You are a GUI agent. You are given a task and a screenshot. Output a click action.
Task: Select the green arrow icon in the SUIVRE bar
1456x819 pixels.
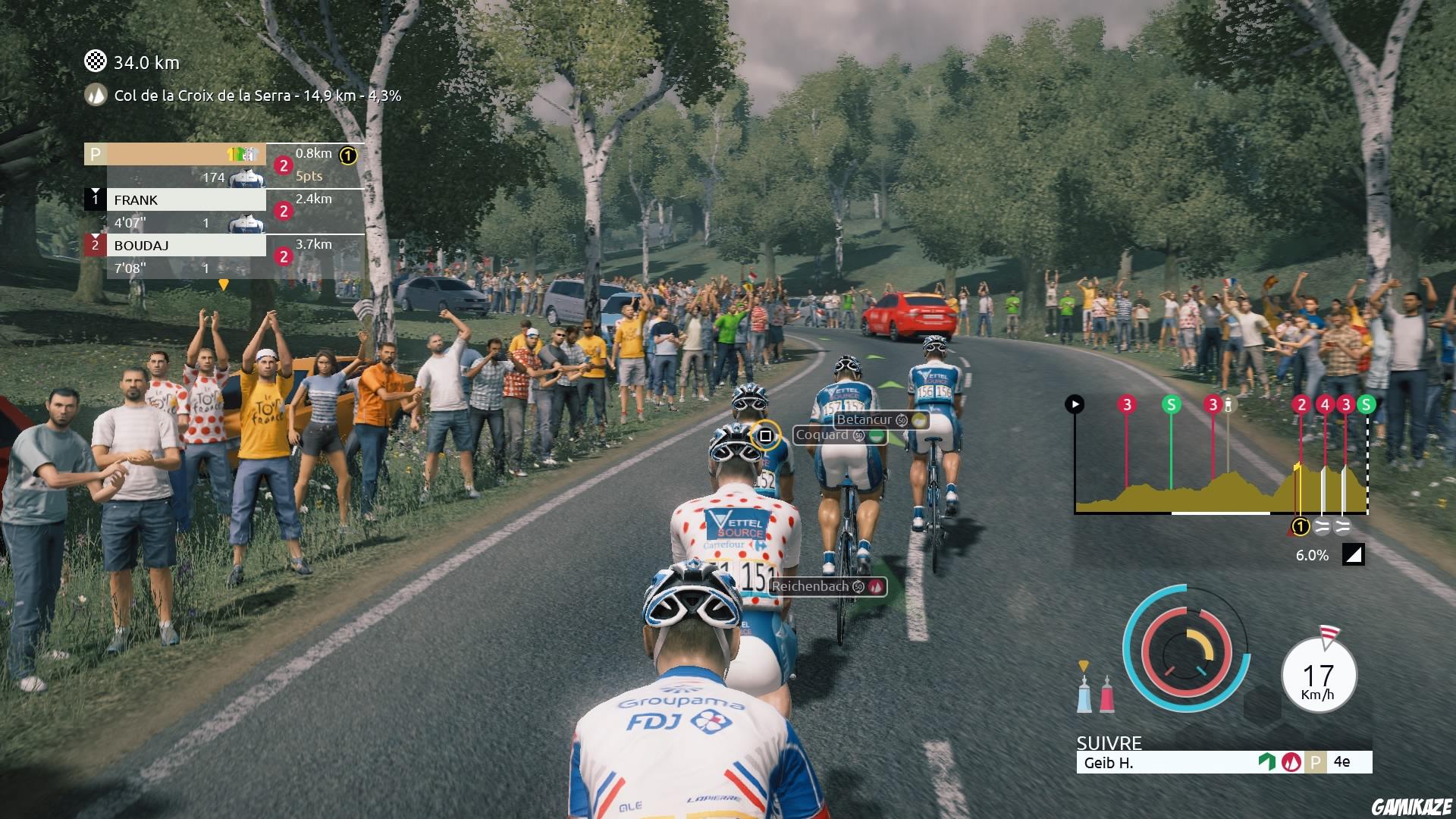[x=1267, y=761]
